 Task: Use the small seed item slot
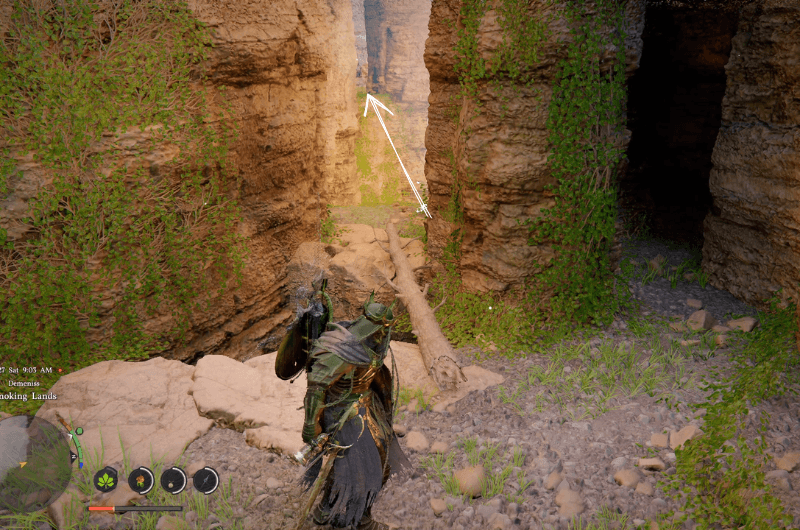[173, 480]
